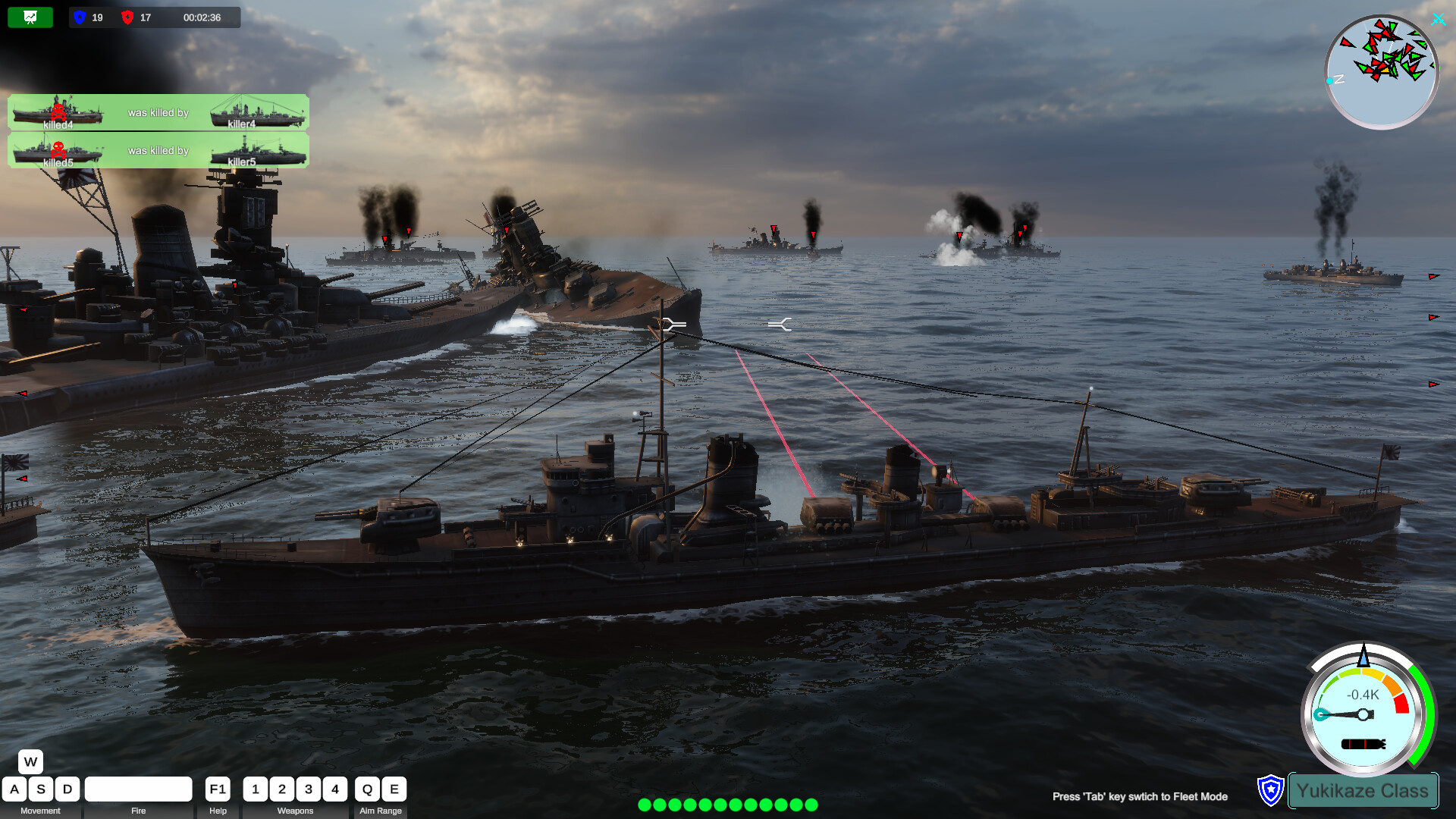Click the Yukikaze Class nameplate
The image size is (1456, 819).
point(1363,790)
